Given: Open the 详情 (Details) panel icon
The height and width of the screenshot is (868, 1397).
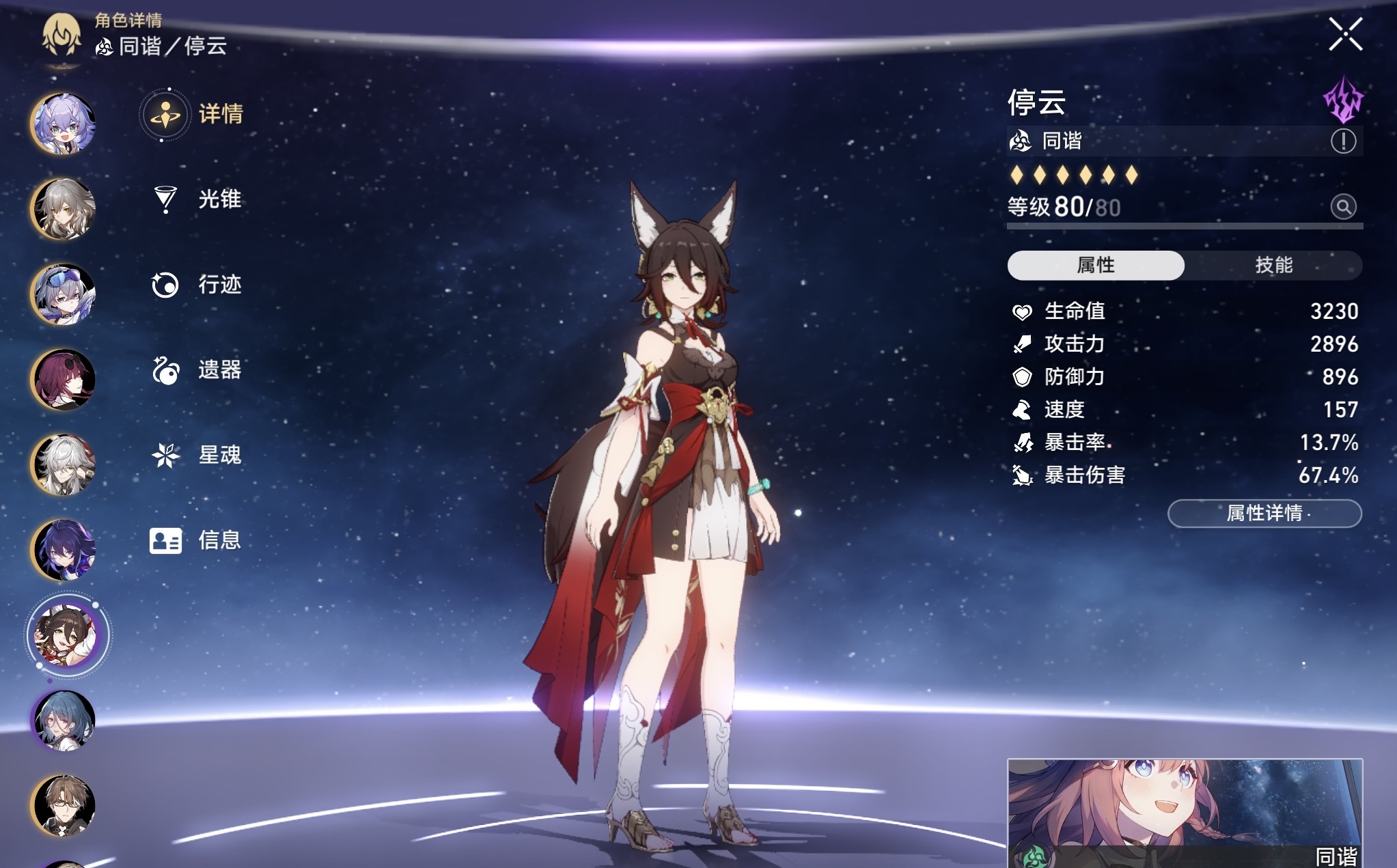Looking at the screenshot, I should 164,115.
